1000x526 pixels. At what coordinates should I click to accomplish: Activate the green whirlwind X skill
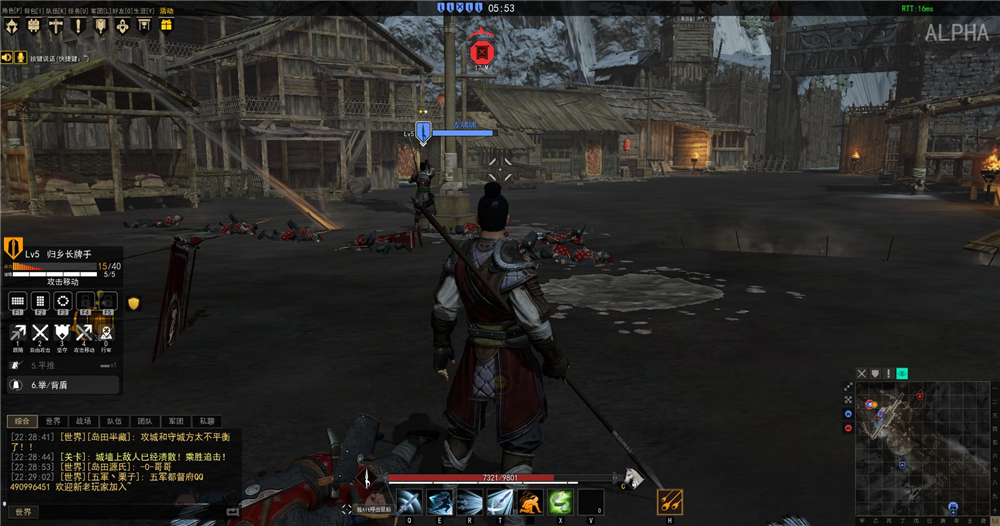[560, 501]
